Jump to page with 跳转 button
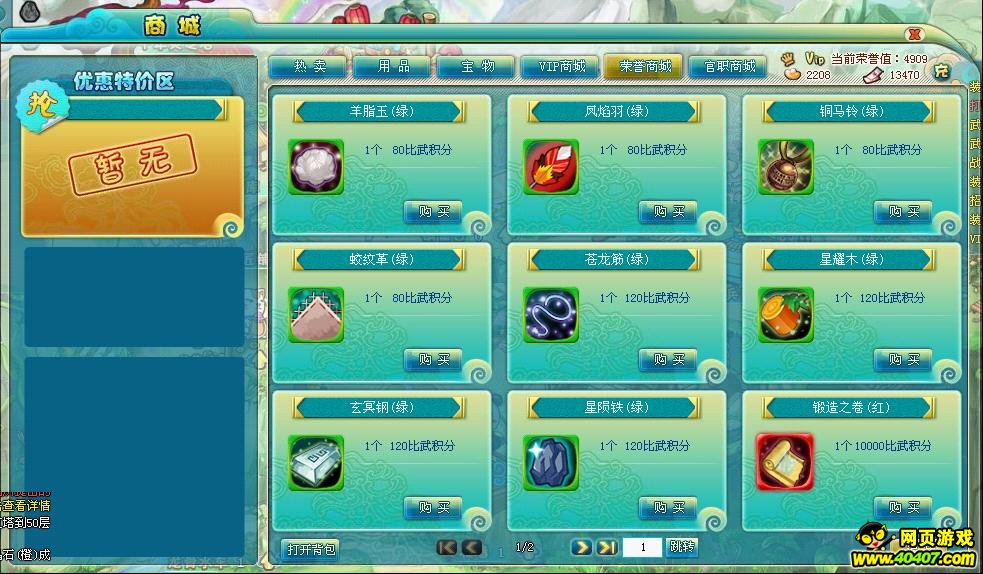983x574 pixels. click(681, 547)
